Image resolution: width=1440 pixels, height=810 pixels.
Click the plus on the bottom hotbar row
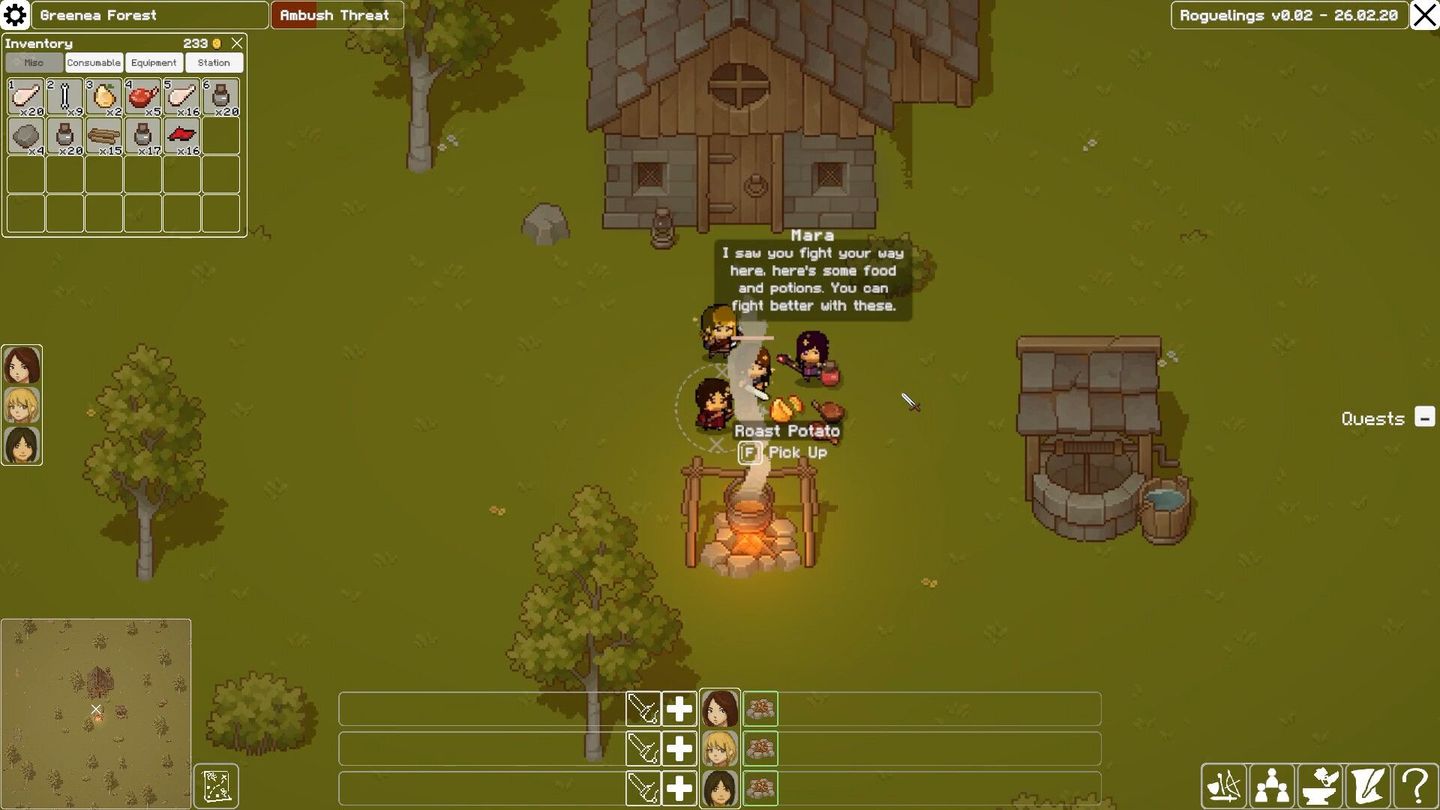coord(679,788)
